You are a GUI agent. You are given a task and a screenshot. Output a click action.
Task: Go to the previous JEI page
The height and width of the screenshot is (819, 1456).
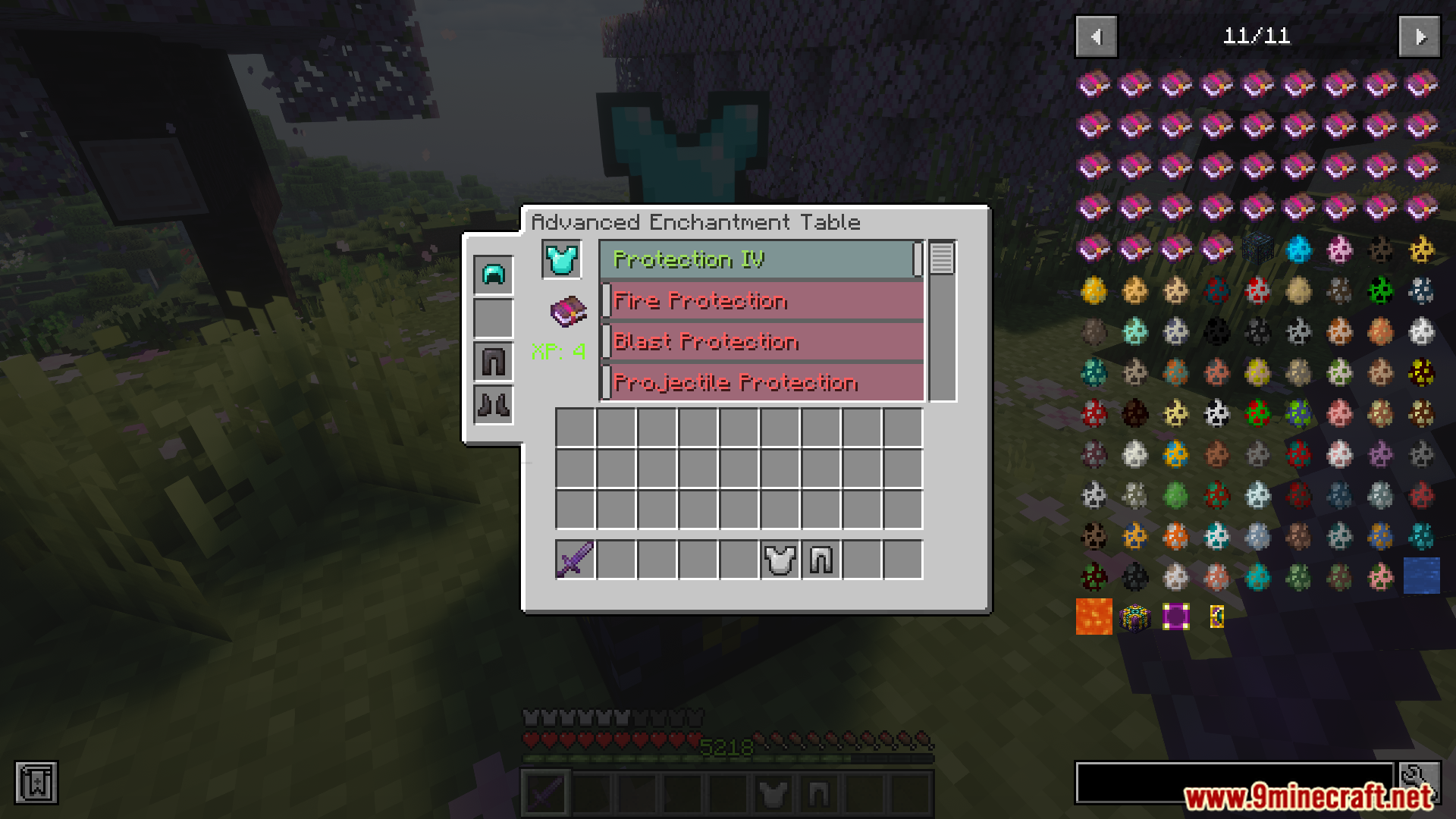1095,36
